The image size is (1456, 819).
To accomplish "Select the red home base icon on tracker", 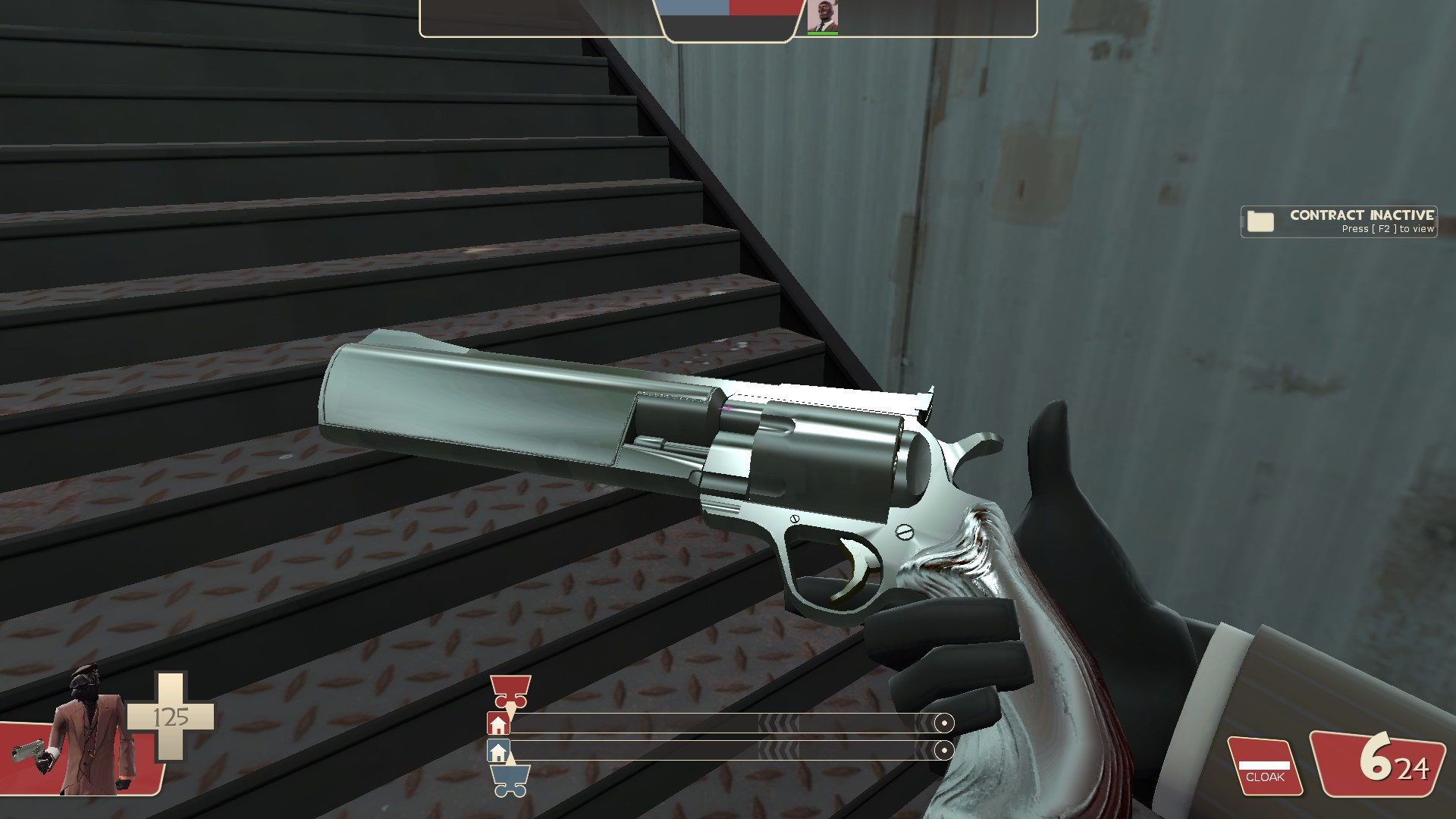I will click(x=497, y=723).
